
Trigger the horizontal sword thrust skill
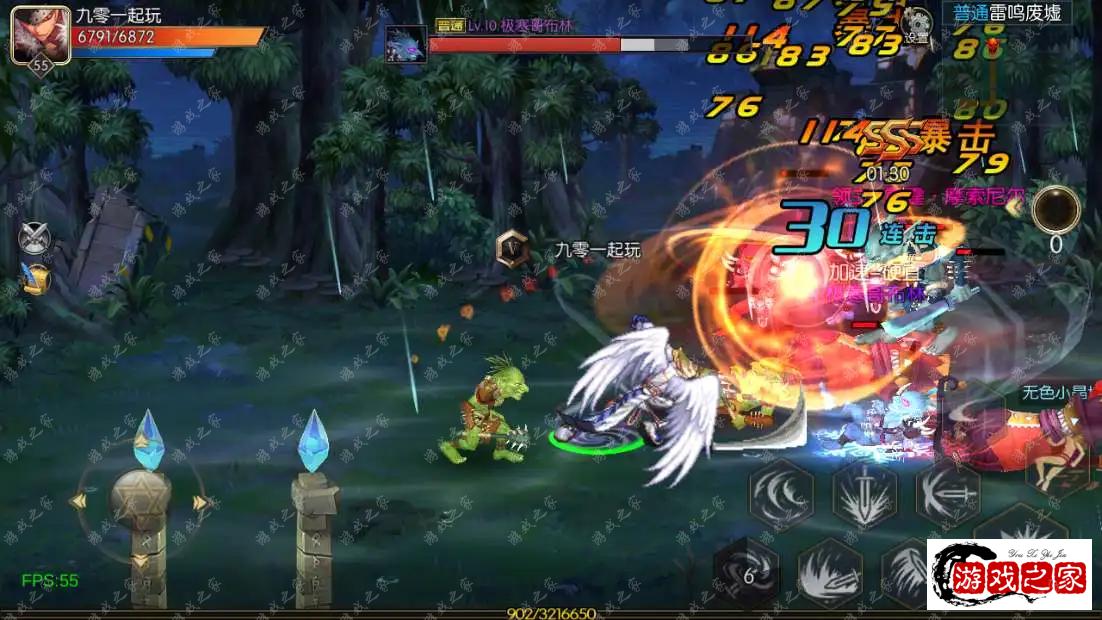pyautogui.click(x=947, y=494)
